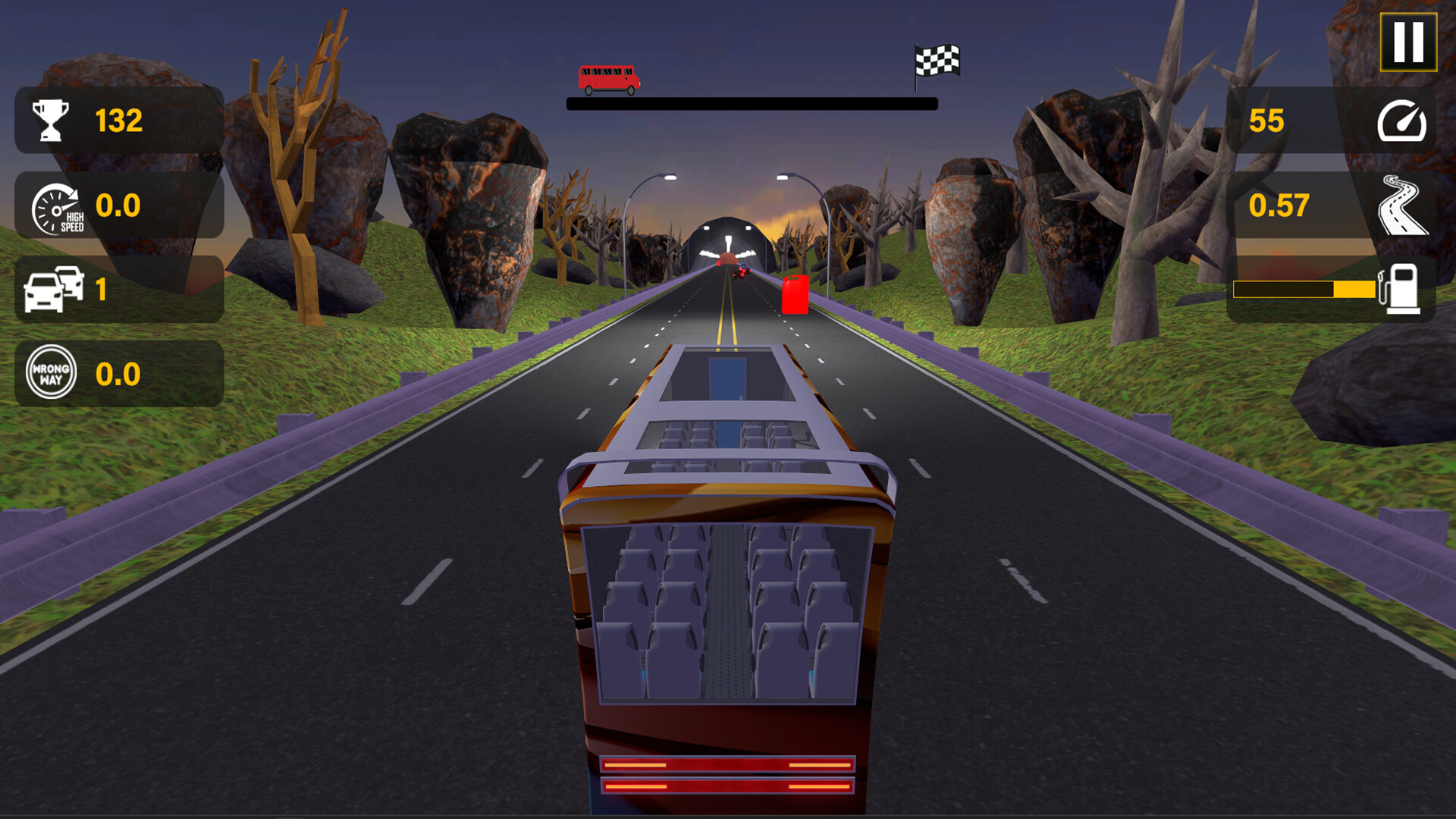Click the trophy points value 132

point(119,118)
